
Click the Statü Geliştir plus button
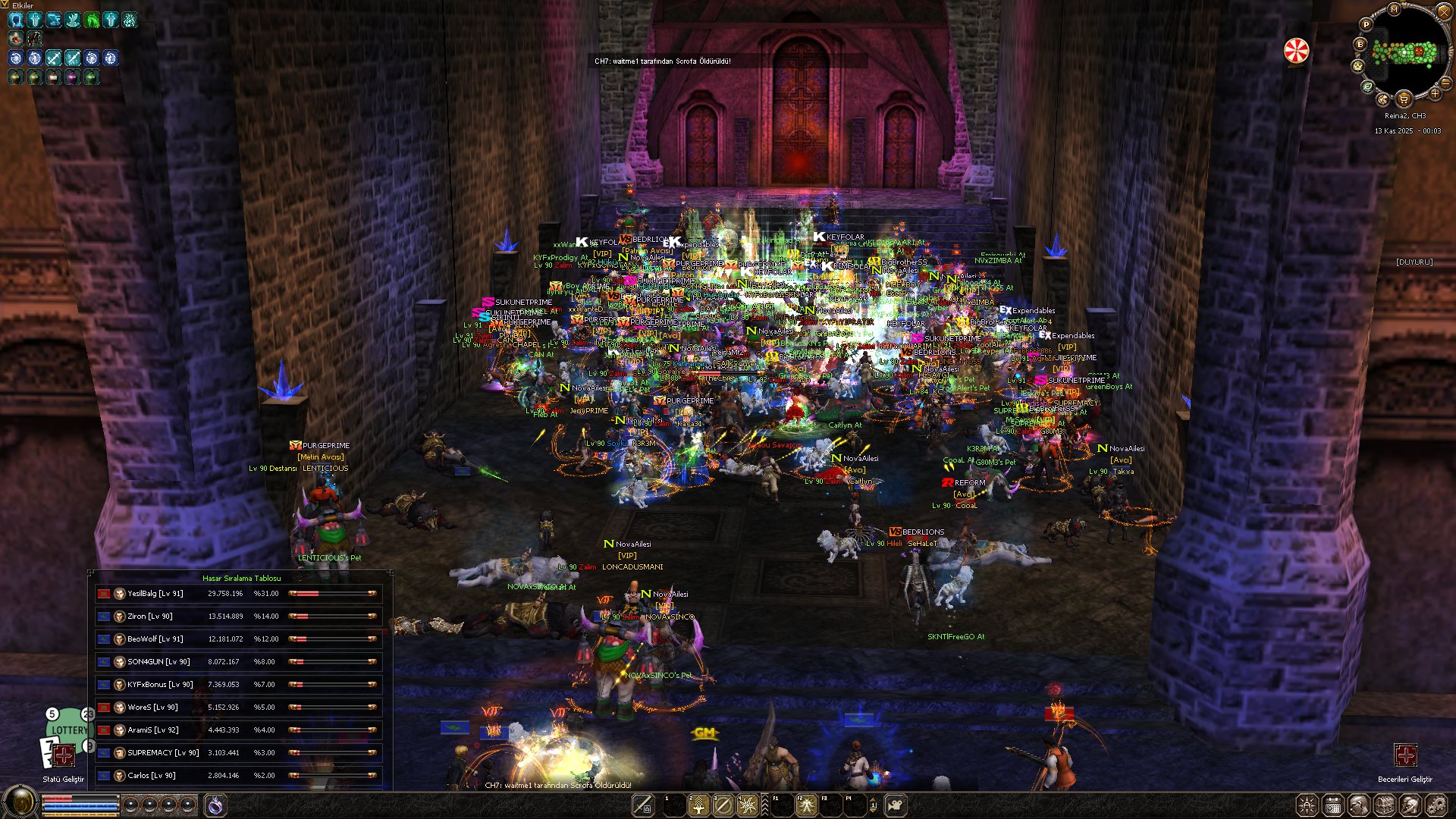(x=64, y=755)
